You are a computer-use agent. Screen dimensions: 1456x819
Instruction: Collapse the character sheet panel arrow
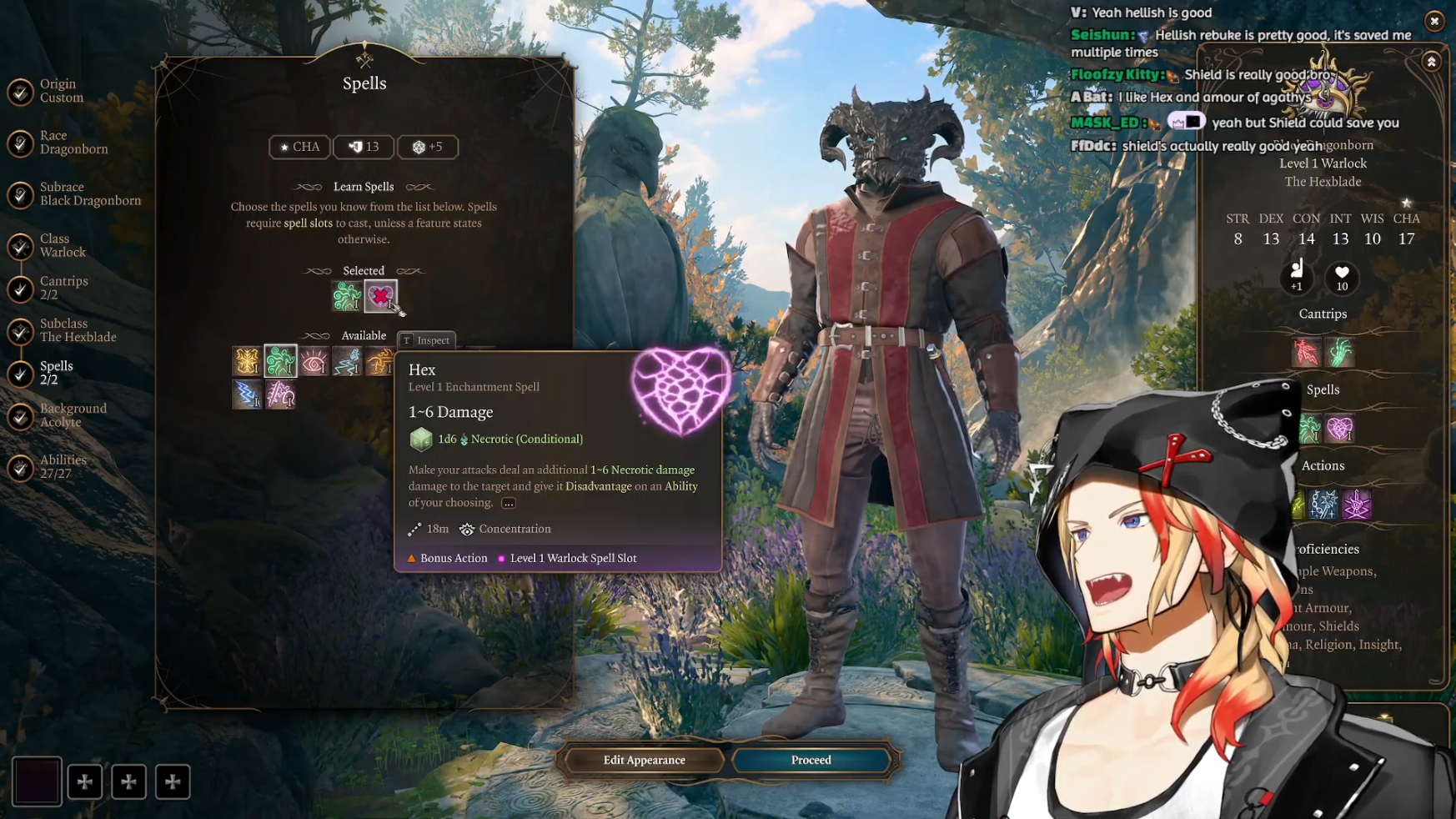1431,62
